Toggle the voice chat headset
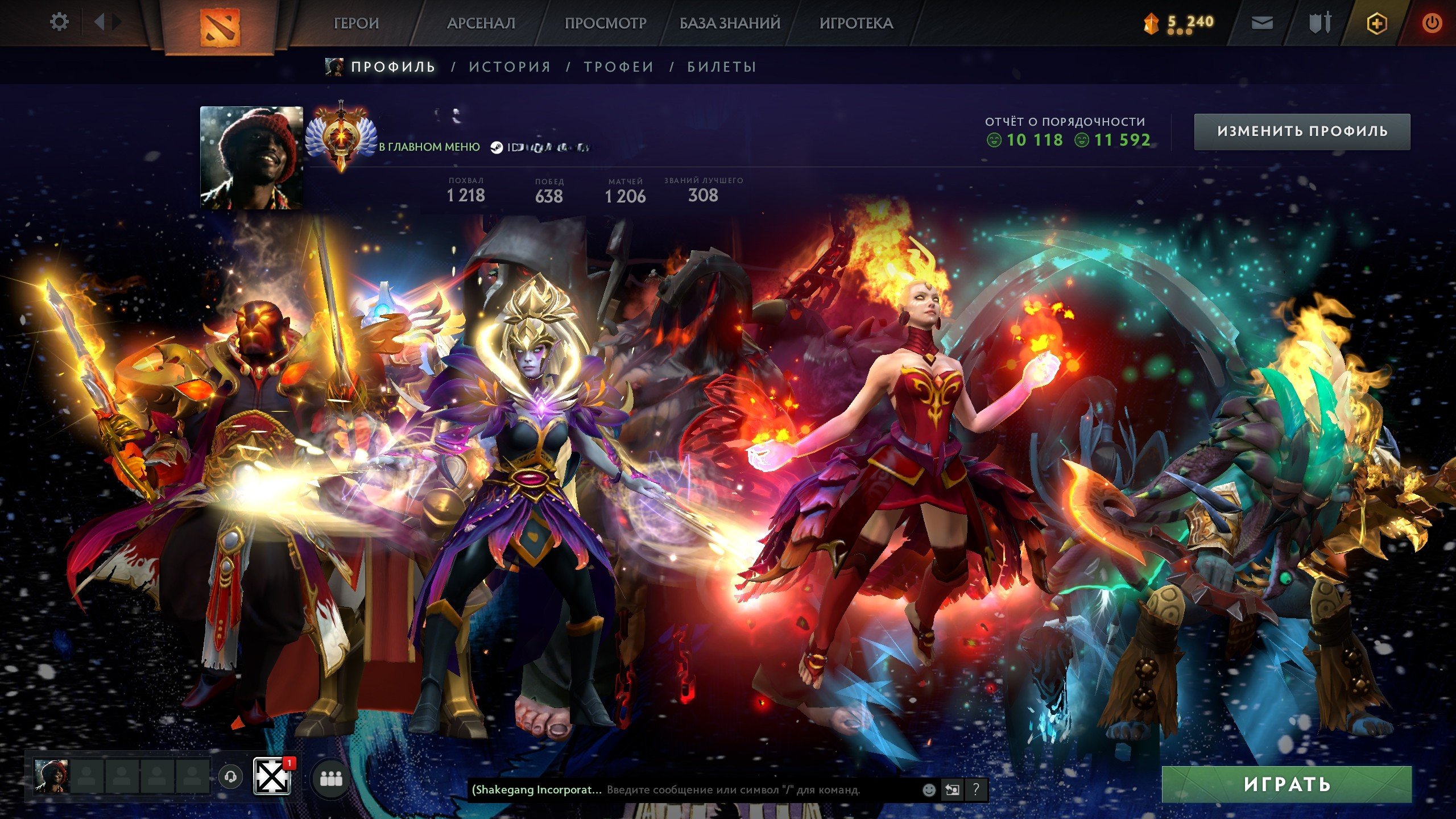 click(x=230, y=778)
